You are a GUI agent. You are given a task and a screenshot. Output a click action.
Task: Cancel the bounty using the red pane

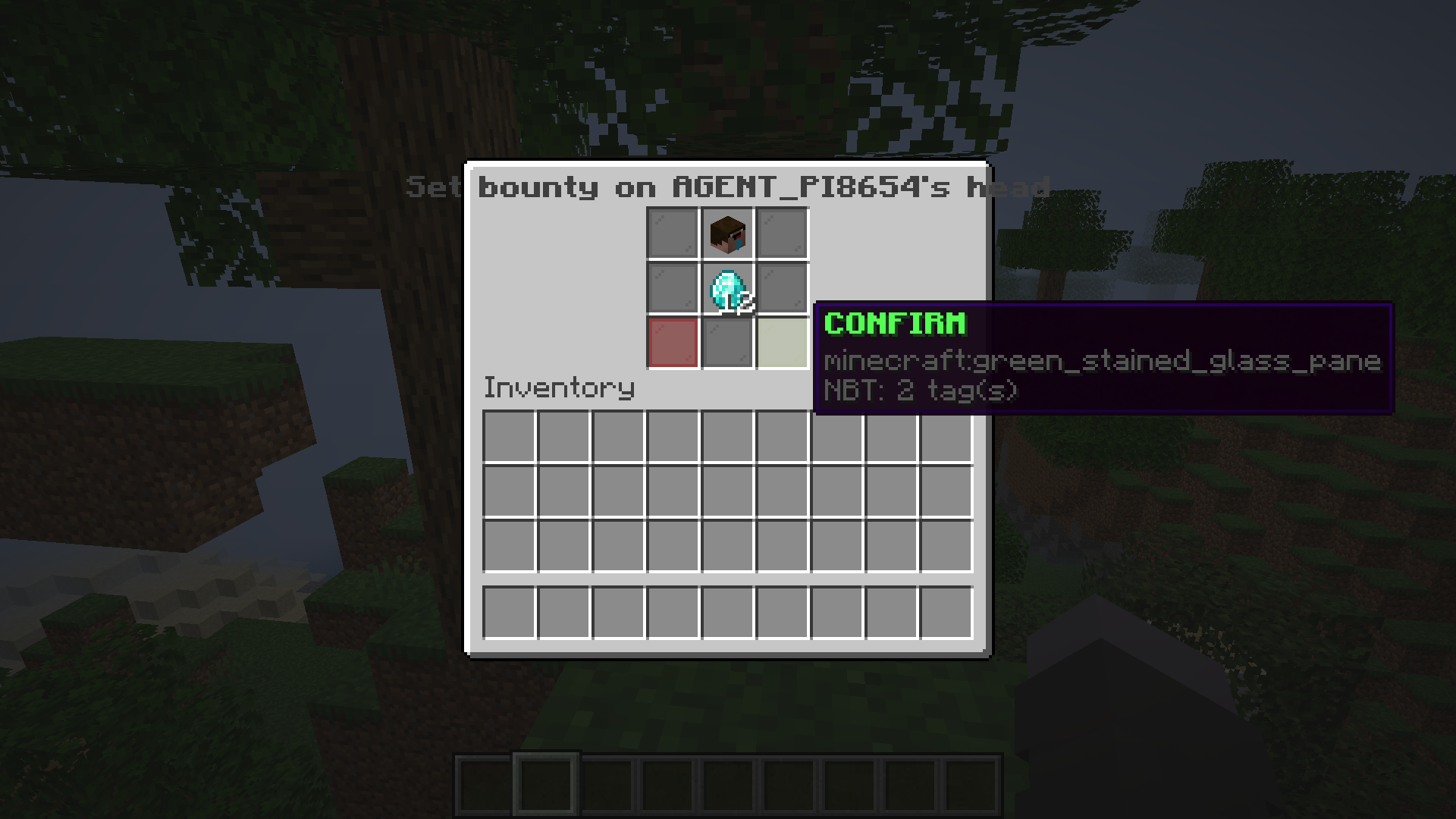tap(673, 344)
